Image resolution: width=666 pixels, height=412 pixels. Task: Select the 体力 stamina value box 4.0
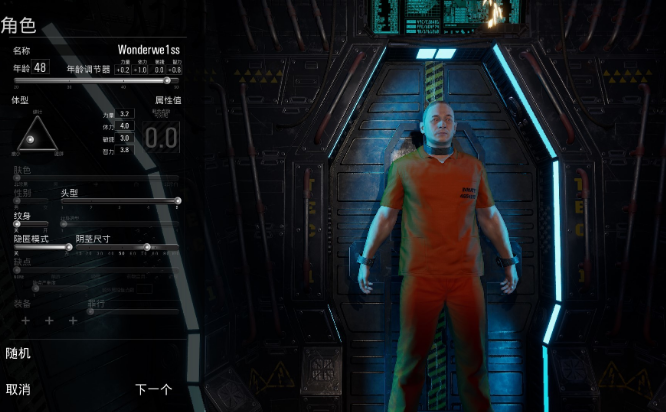tap(125, 126)
